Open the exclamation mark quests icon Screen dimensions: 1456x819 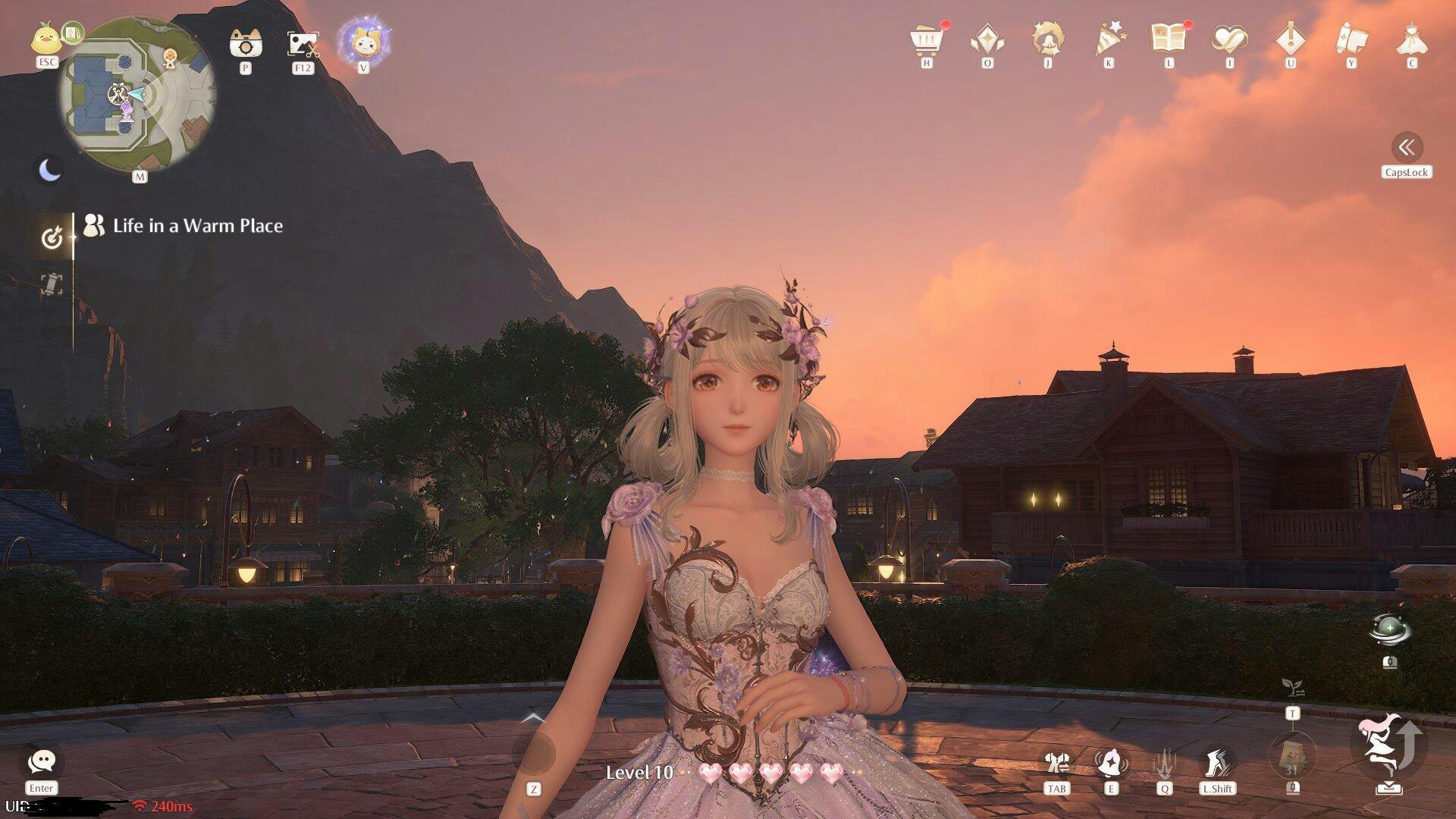(x=1290, y=39)
